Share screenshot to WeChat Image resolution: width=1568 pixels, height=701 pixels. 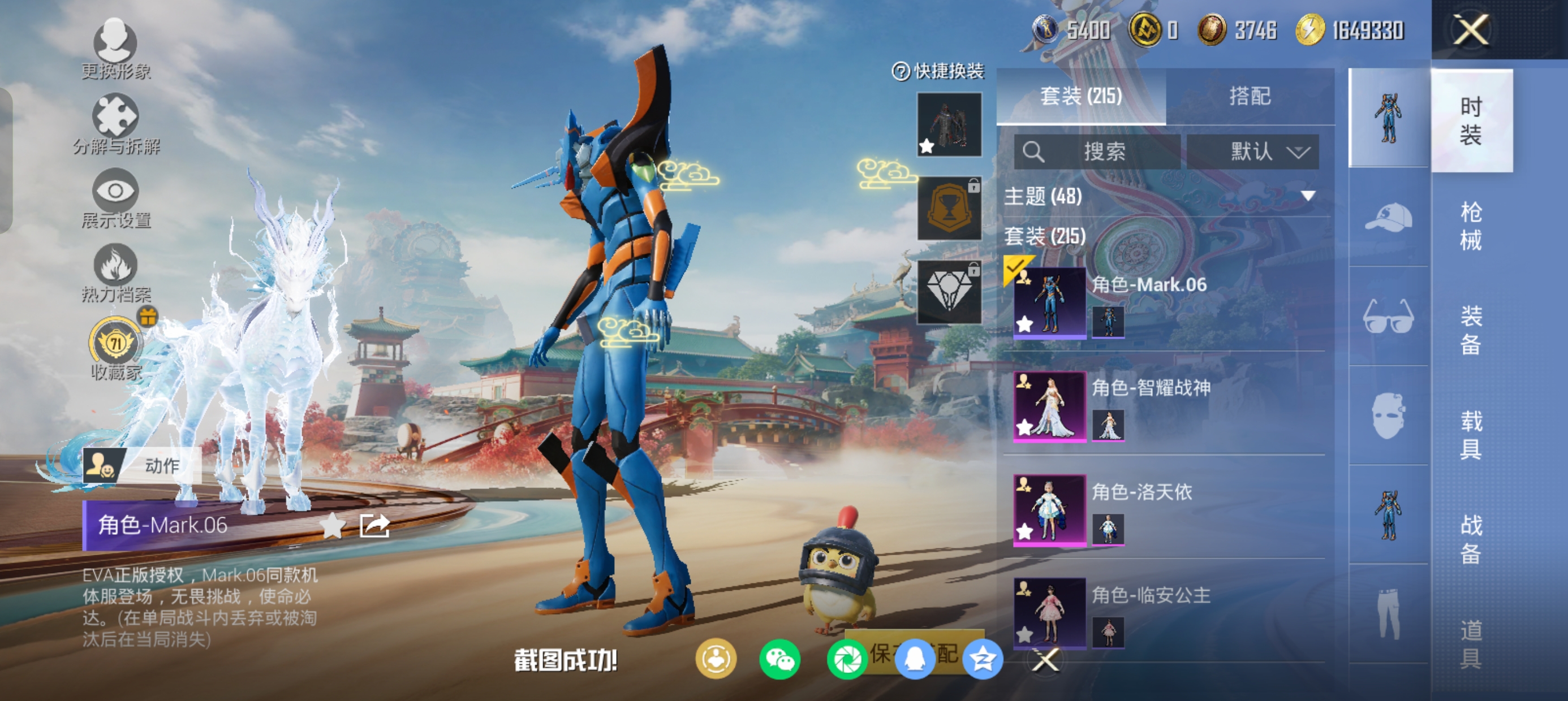(x=779, y=660)
